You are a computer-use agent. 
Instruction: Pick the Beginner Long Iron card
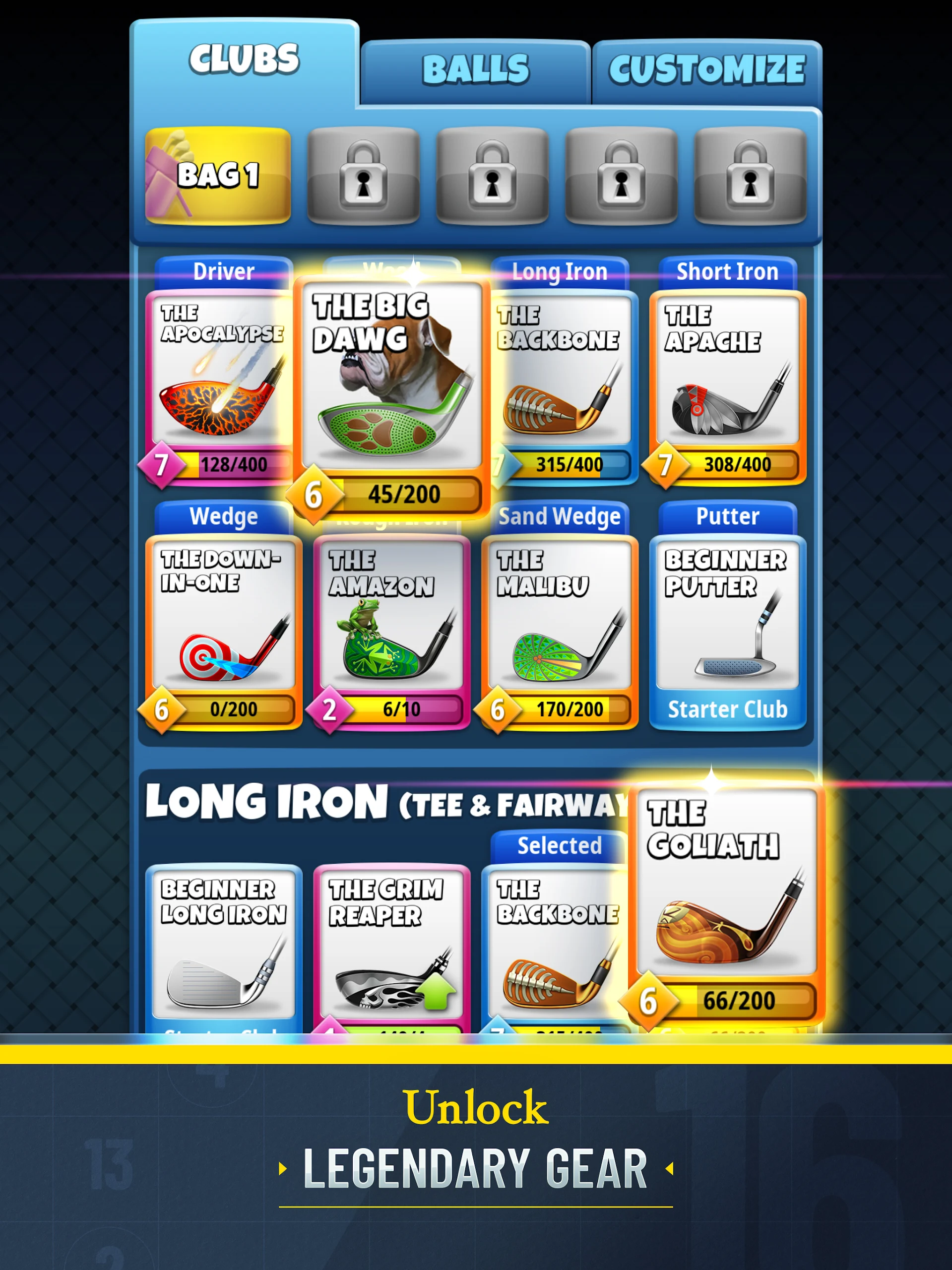coord(223,948)
